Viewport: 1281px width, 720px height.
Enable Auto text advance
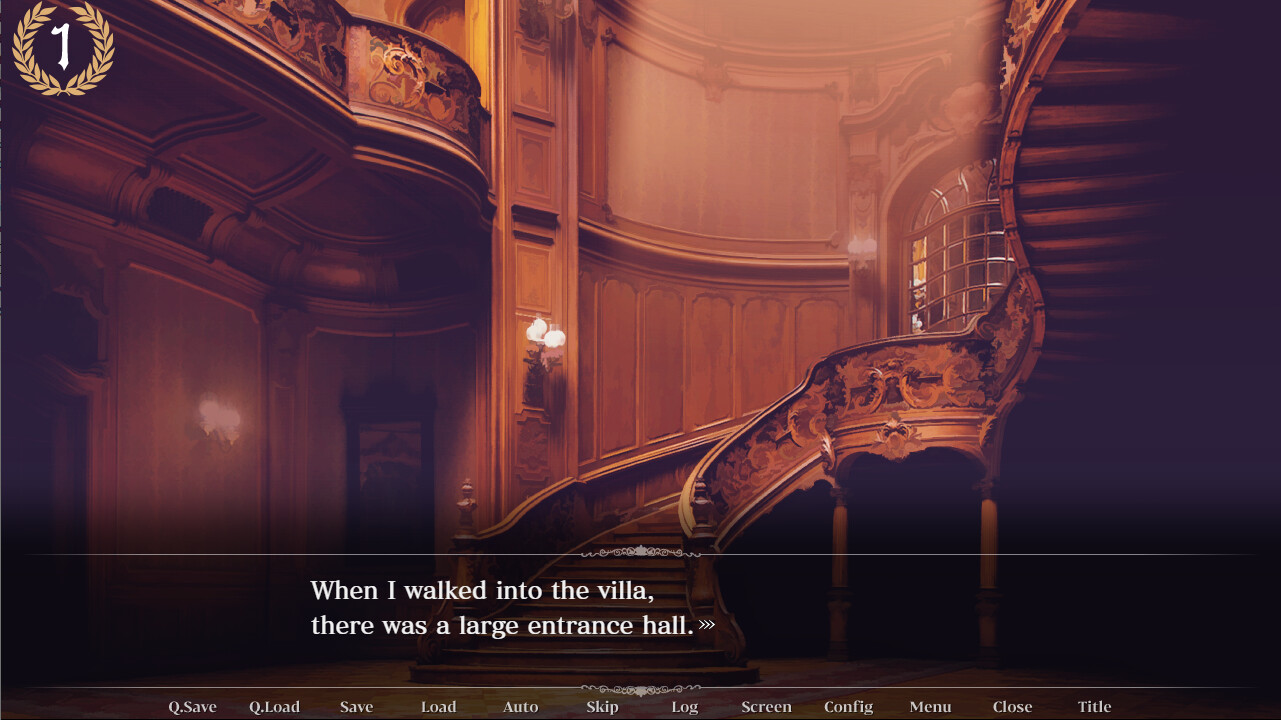pos(520,707)
